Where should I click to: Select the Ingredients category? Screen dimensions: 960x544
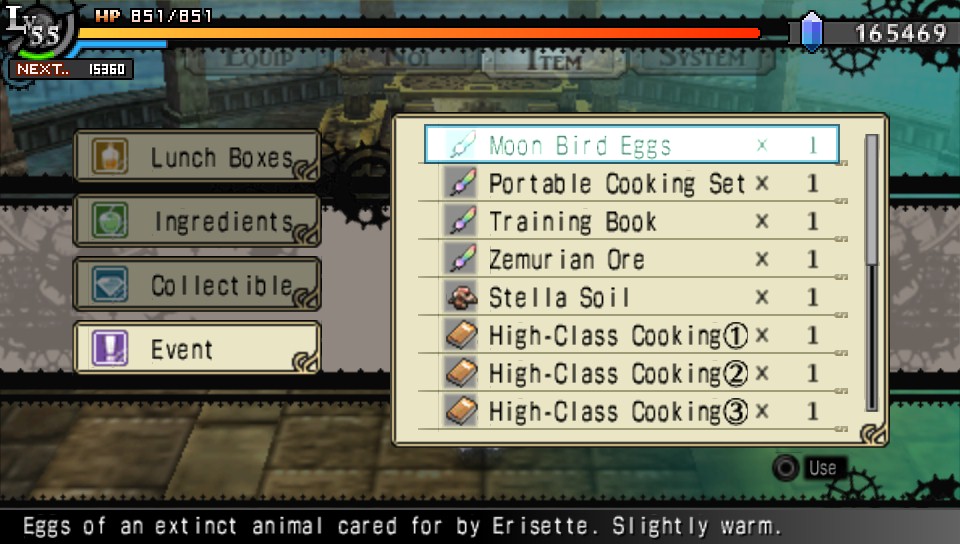pos(197,221)
